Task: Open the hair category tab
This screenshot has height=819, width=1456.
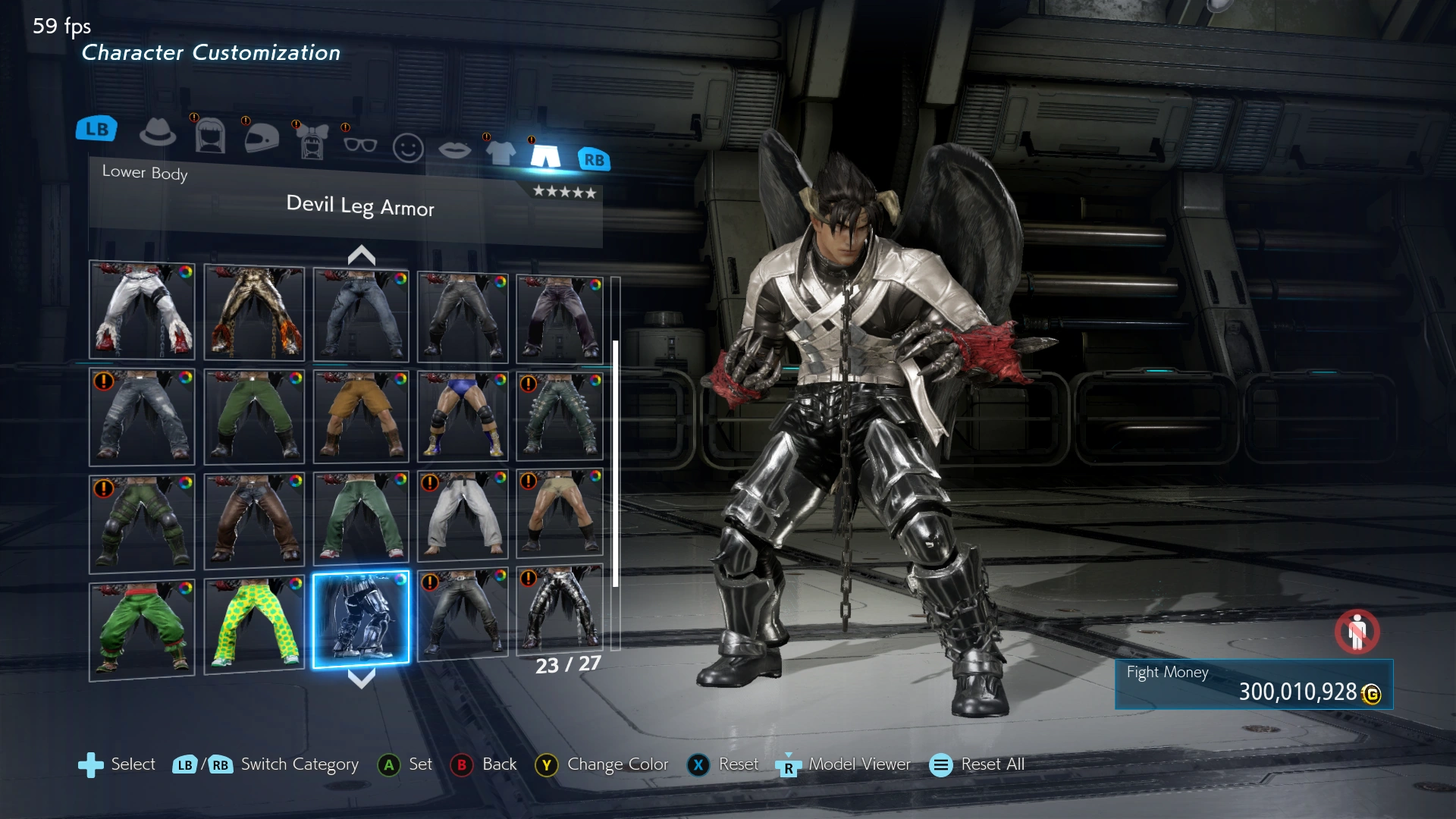Action: point(210,136)
